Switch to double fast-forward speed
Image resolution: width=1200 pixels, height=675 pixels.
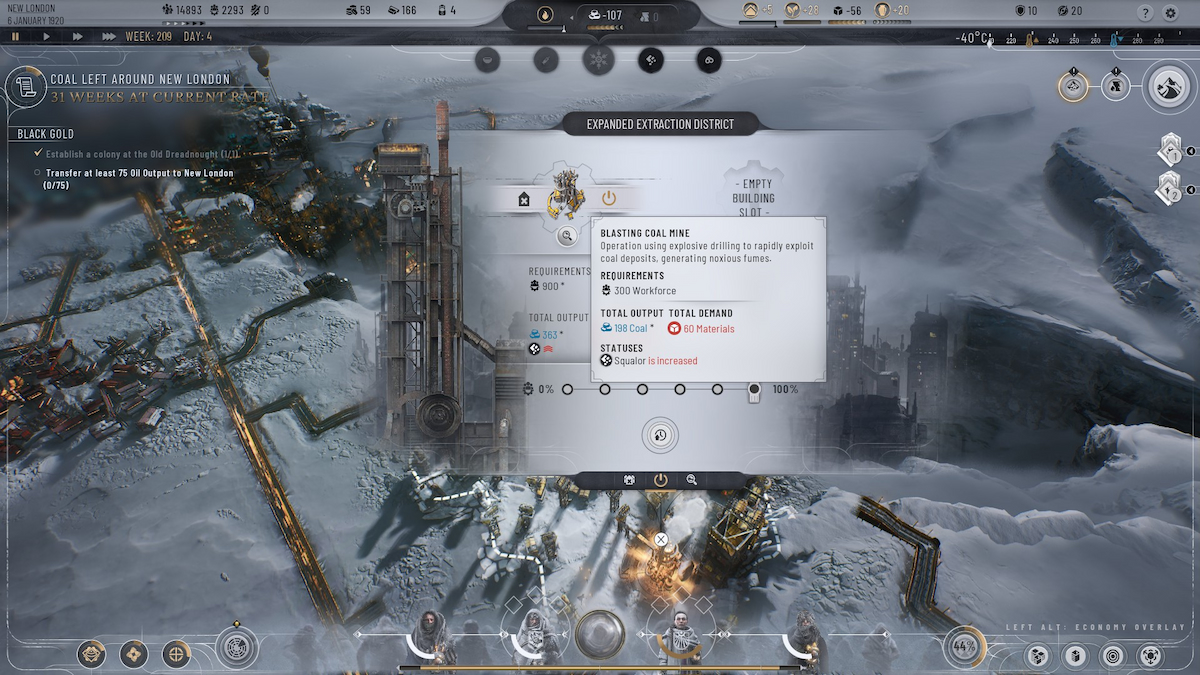77,36
